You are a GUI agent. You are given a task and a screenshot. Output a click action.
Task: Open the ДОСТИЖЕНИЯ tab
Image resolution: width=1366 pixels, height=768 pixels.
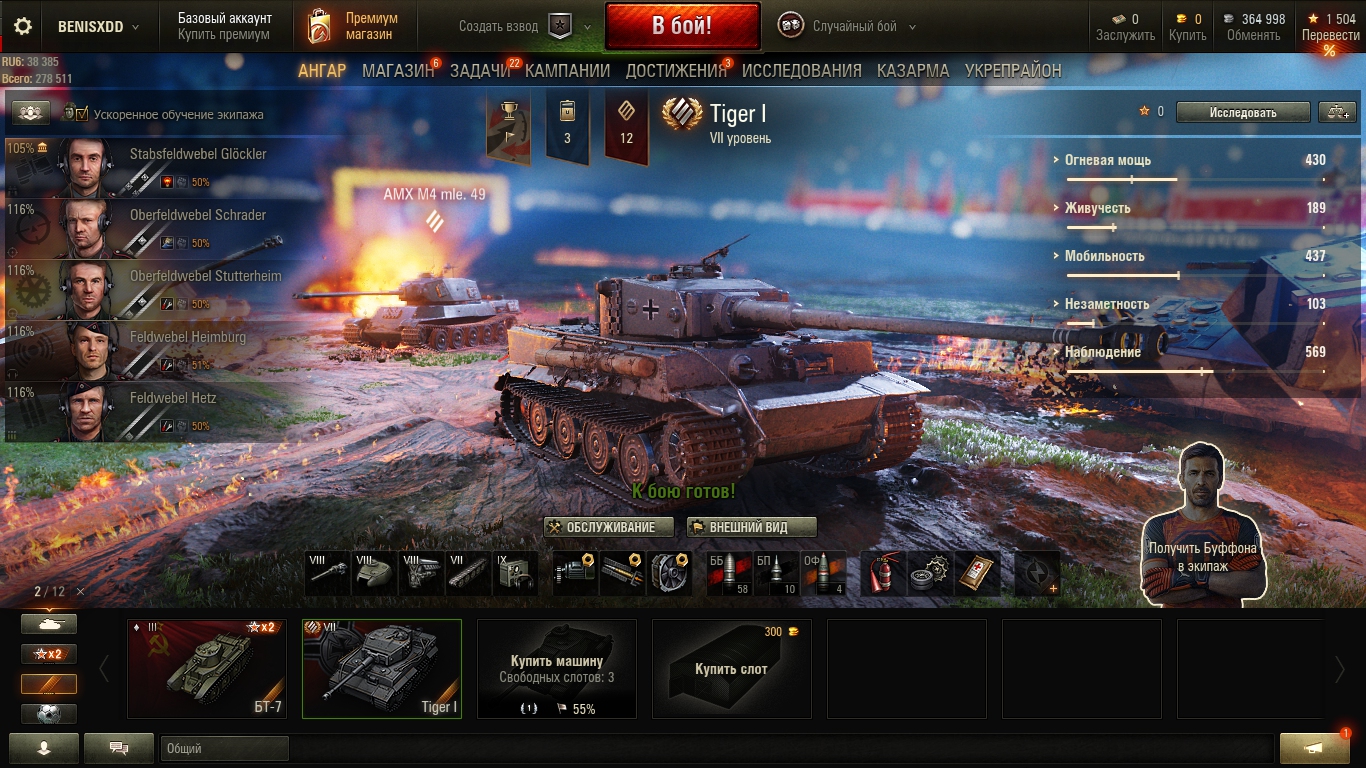[x=675, y=71]
